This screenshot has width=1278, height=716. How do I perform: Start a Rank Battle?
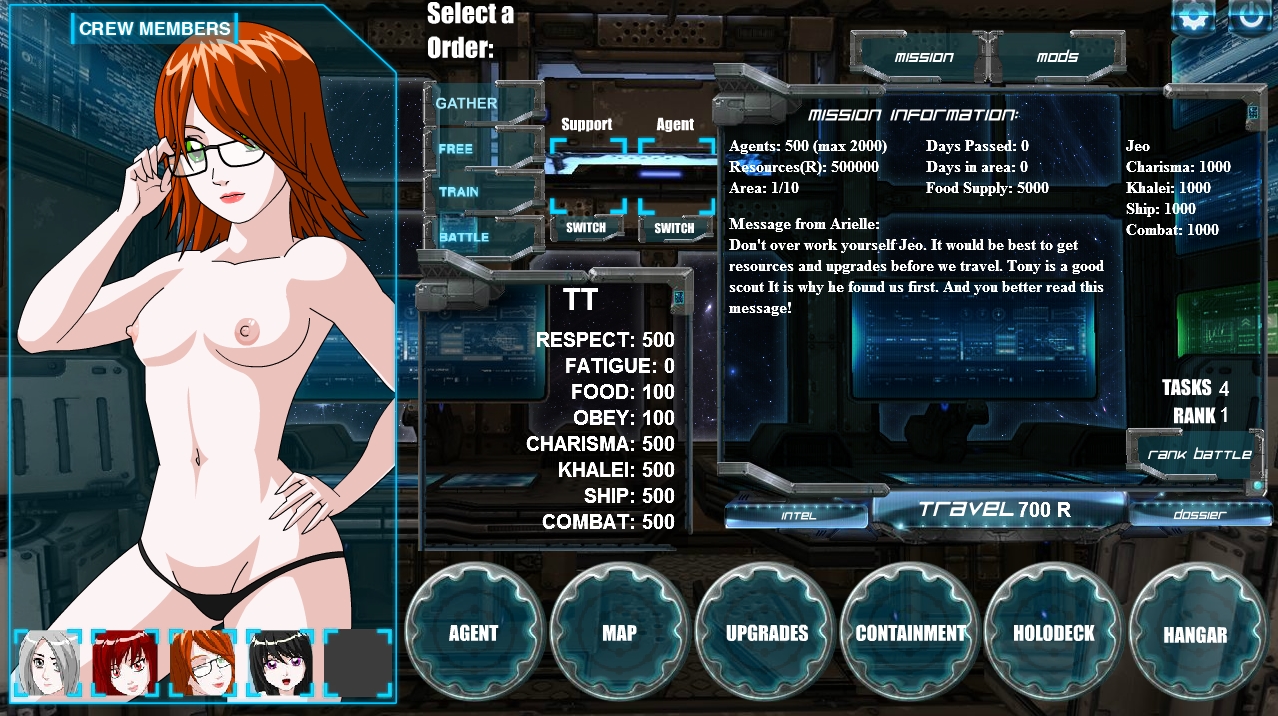point(1199,454)
